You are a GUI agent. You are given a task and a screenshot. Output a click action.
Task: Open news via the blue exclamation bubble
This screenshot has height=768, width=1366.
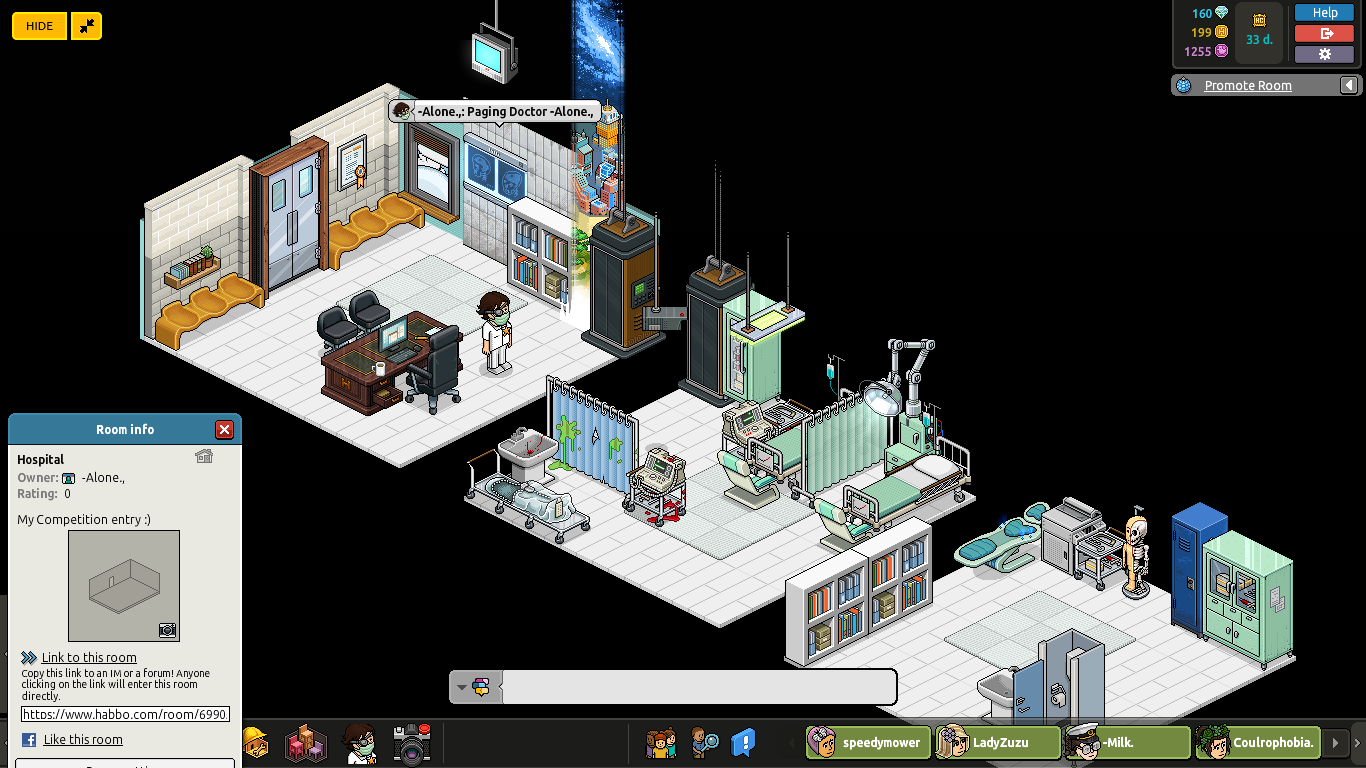point(741,740)
